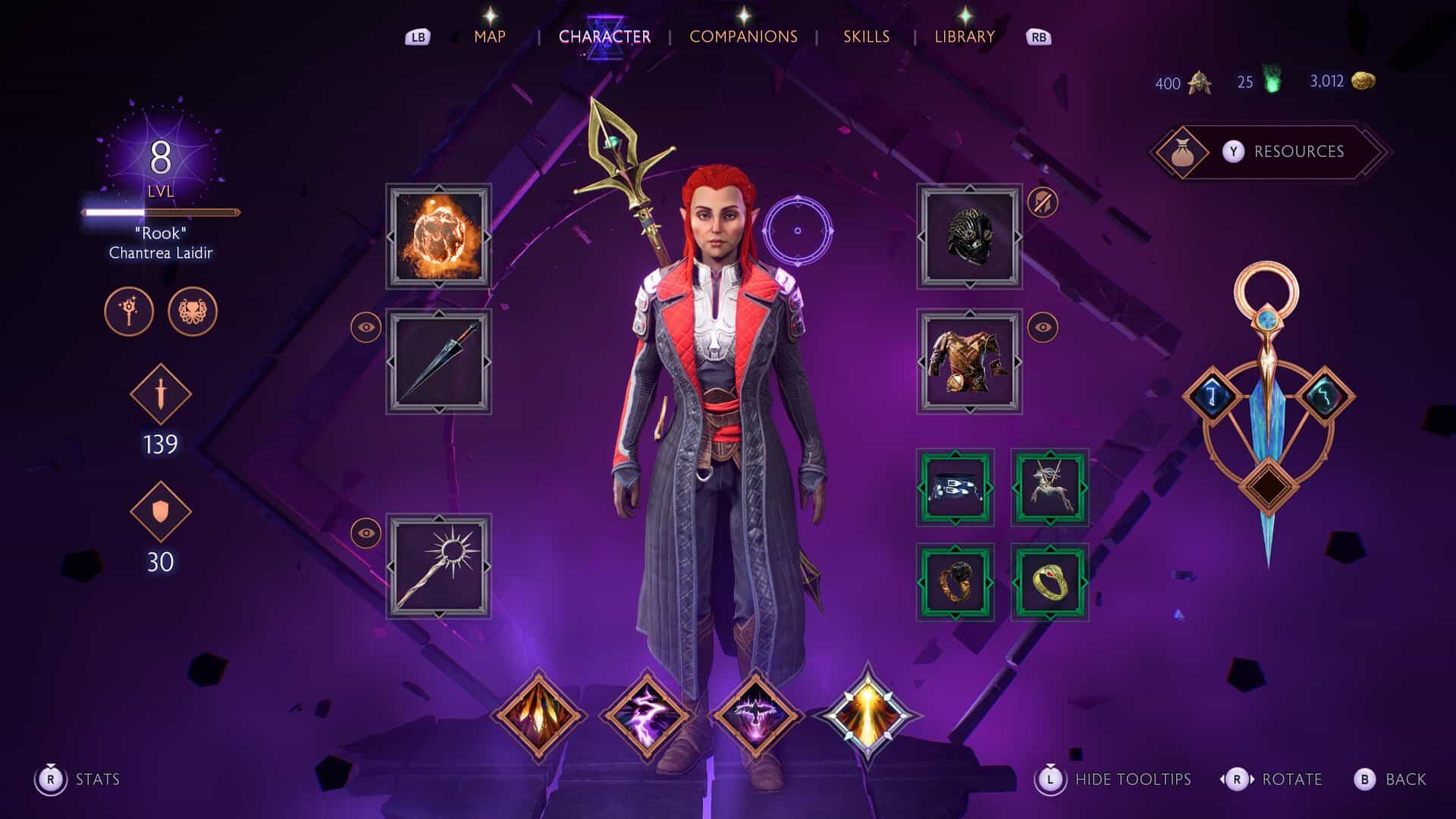The image size is (1456, 819).
Task: Toggle dagger appearance eye icon
Action: tap(366, 327)
